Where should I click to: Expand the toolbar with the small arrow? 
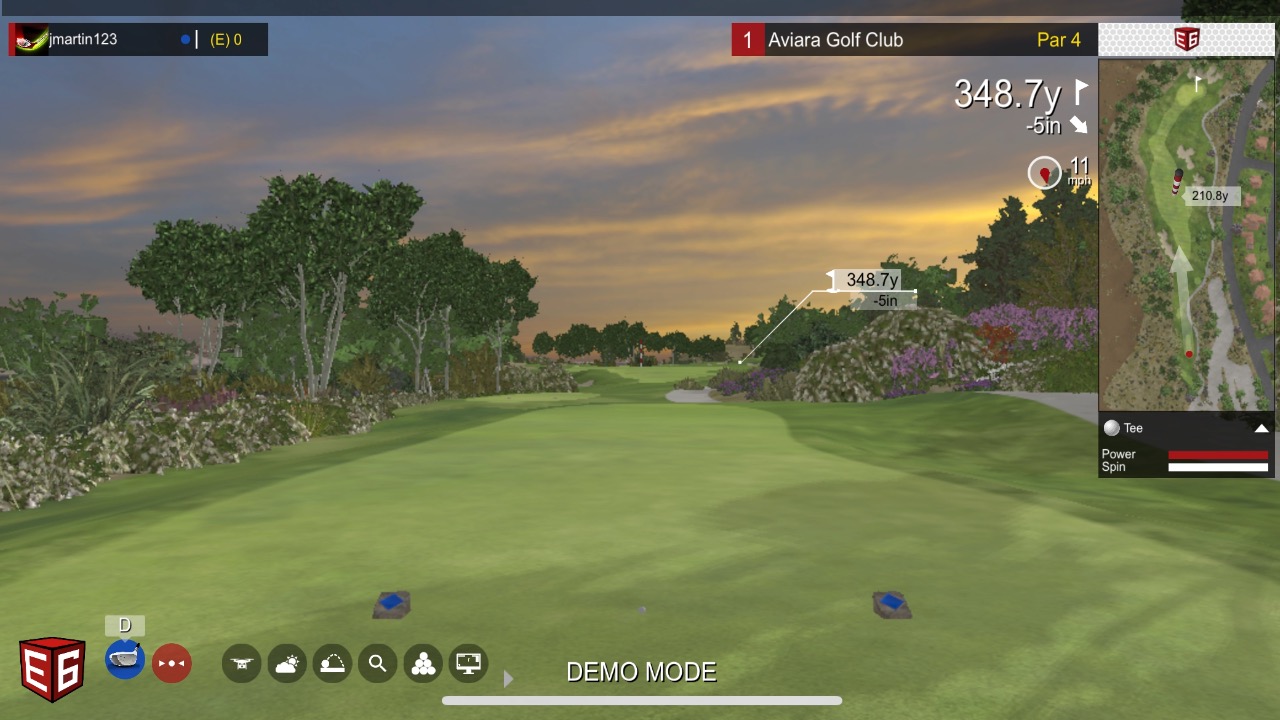coord(508,679)
